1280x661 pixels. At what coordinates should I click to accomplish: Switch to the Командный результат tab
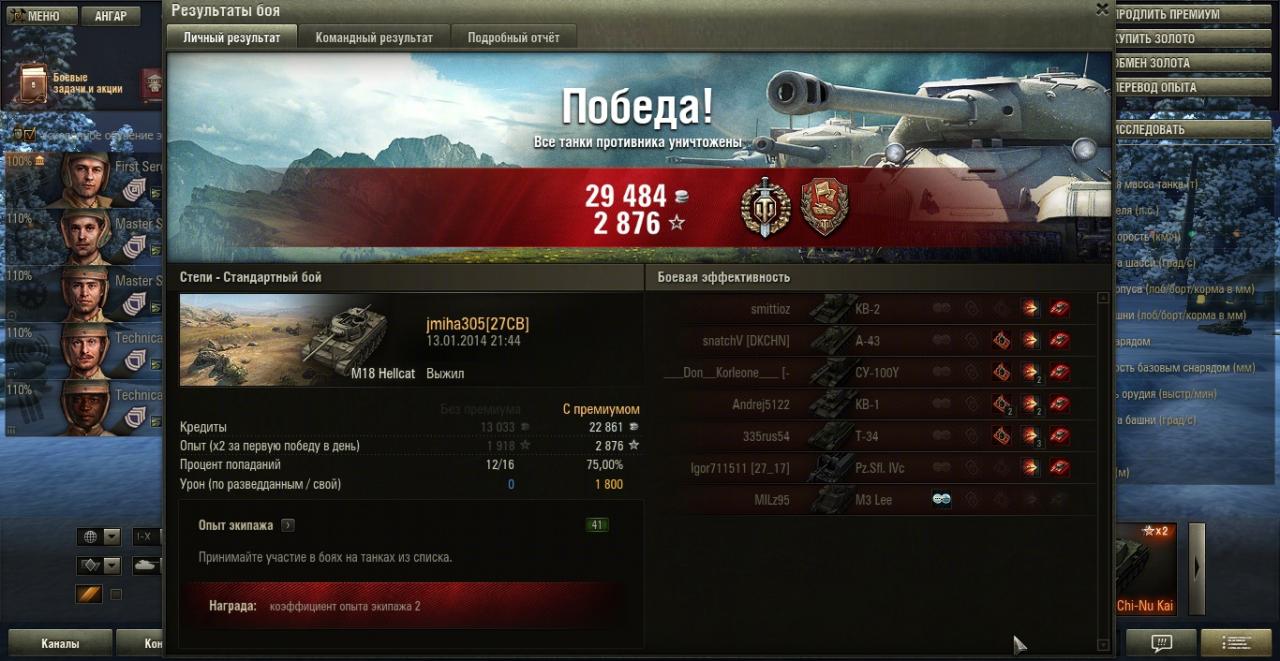(x=374, y=38)
